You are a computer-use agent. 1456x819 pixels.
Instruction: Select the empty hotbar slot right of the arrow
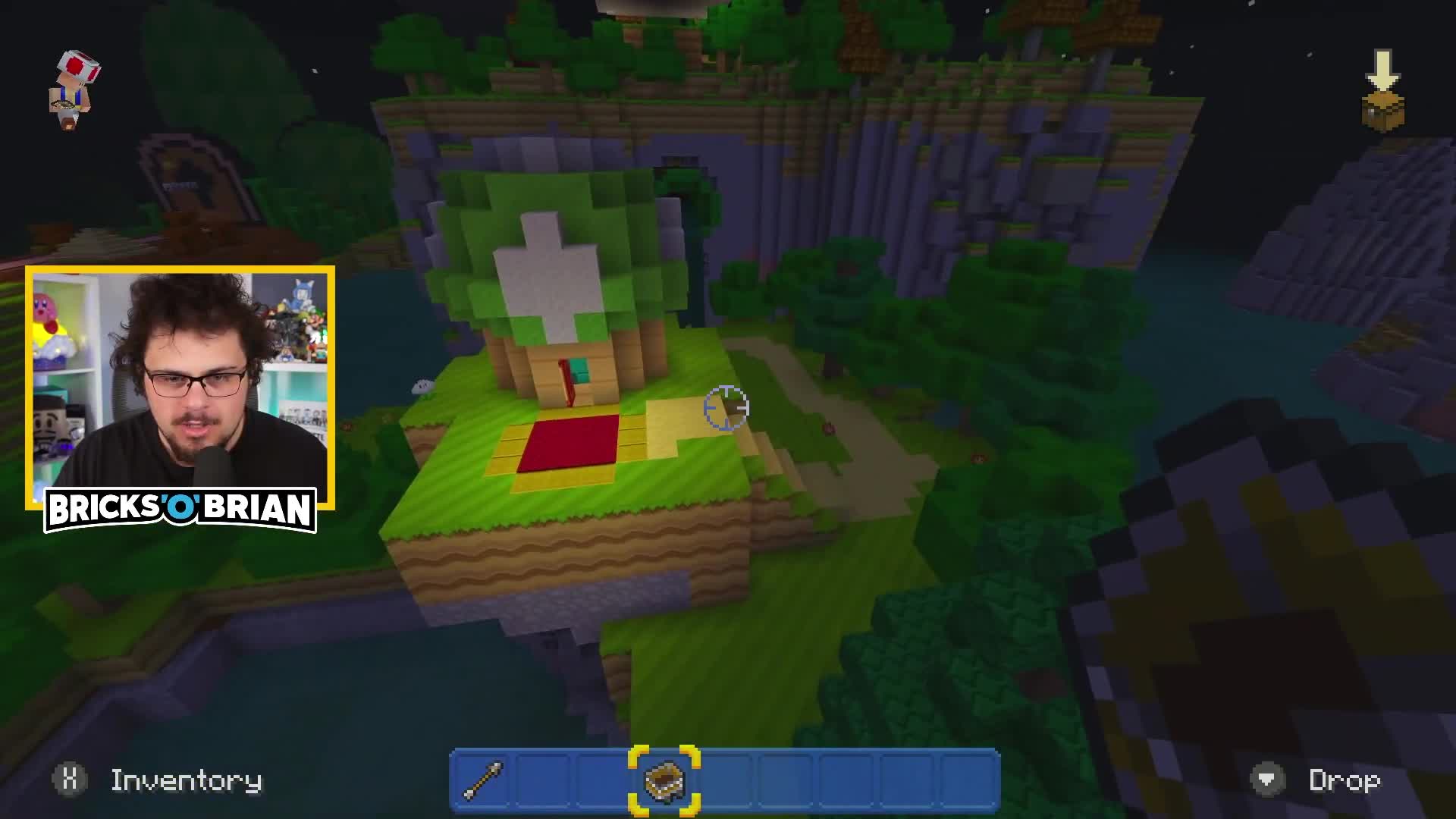point(542,781)
